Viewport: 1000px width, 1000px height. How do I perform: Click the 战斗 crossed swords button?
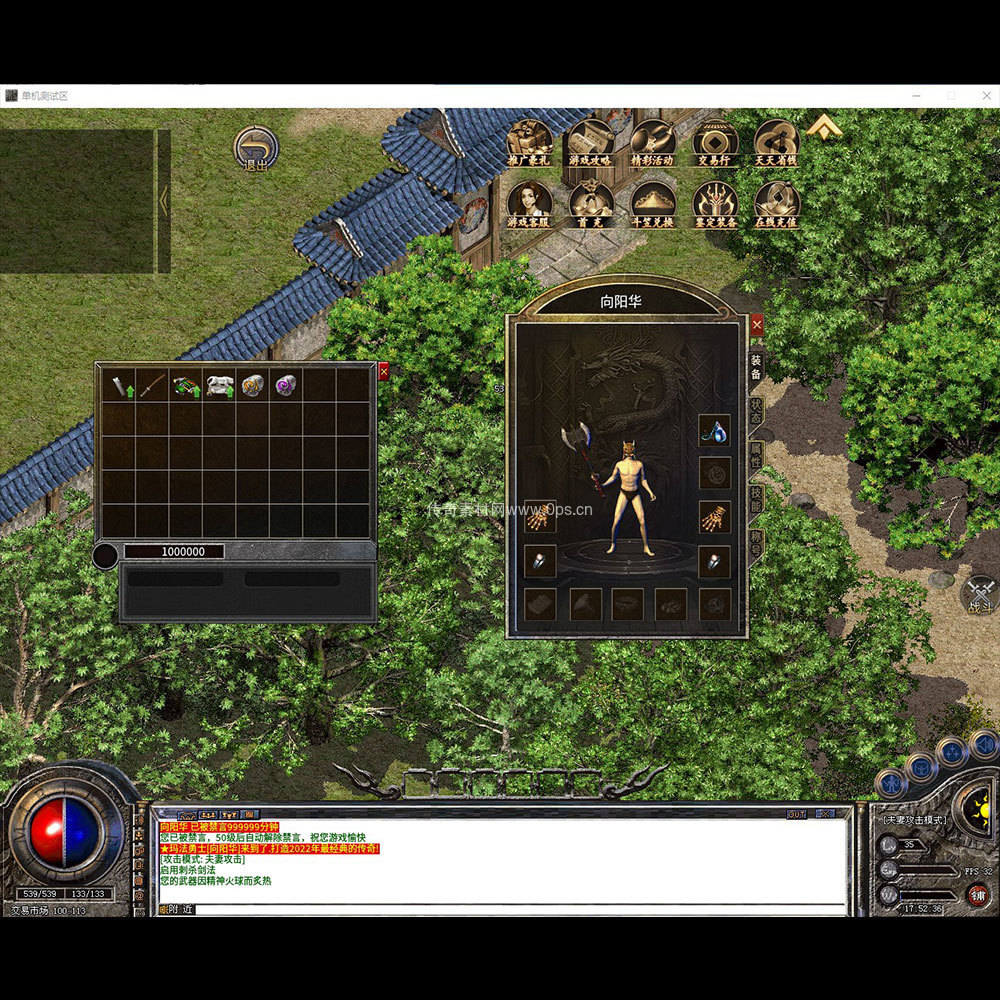pos(978,594)
